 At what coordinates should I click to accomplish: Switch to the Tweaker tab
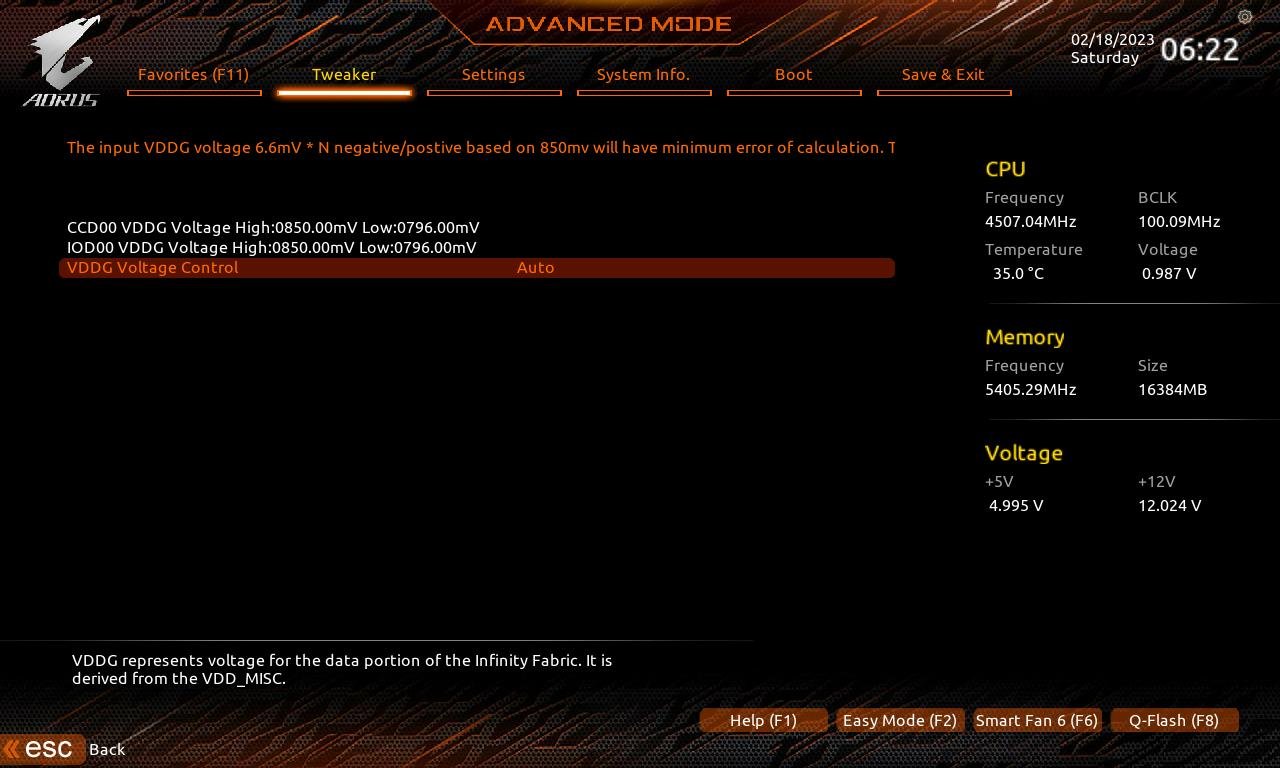point(344,74)
